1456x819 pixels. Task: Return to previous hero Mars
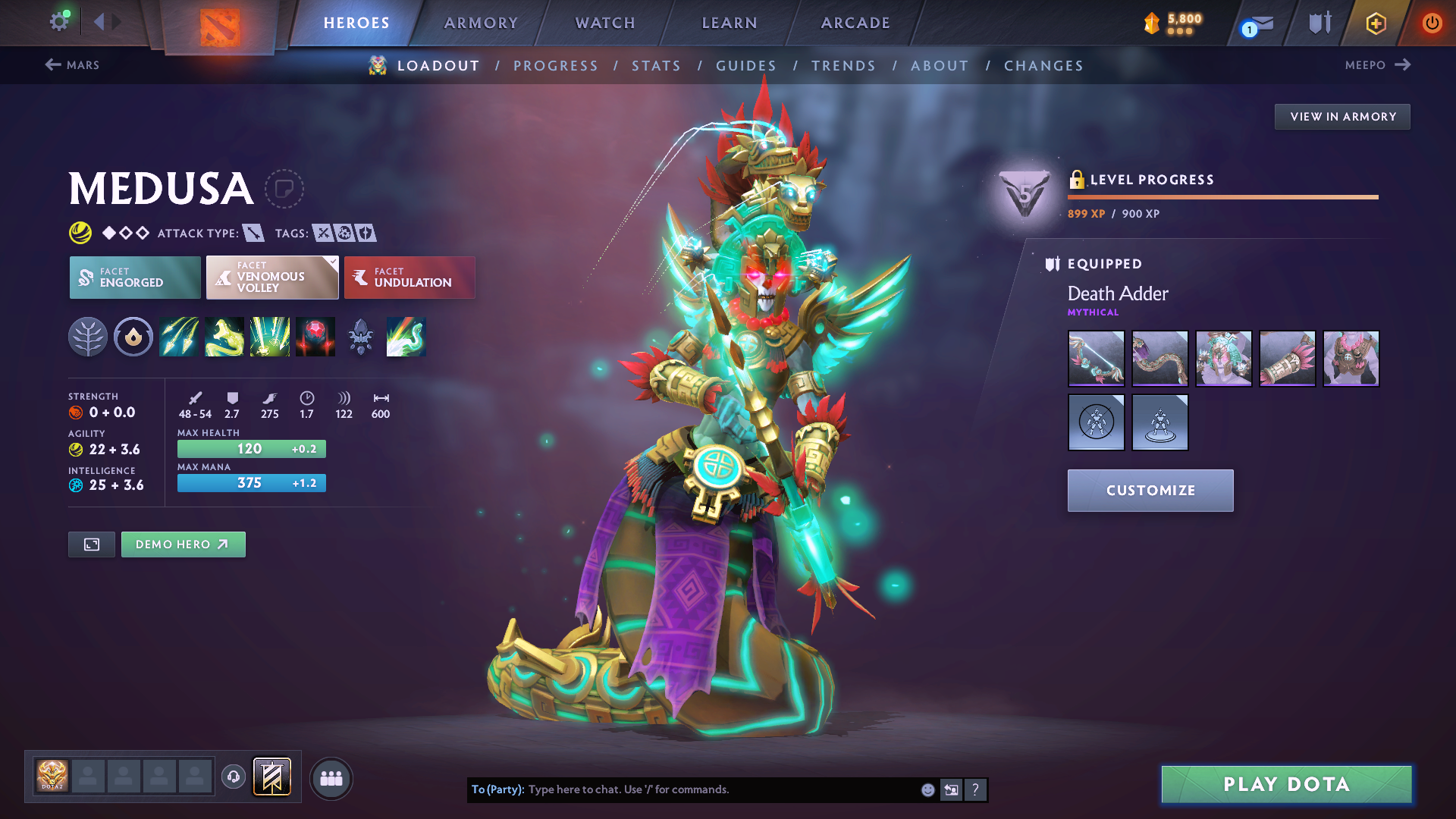(x=73, y=65)
